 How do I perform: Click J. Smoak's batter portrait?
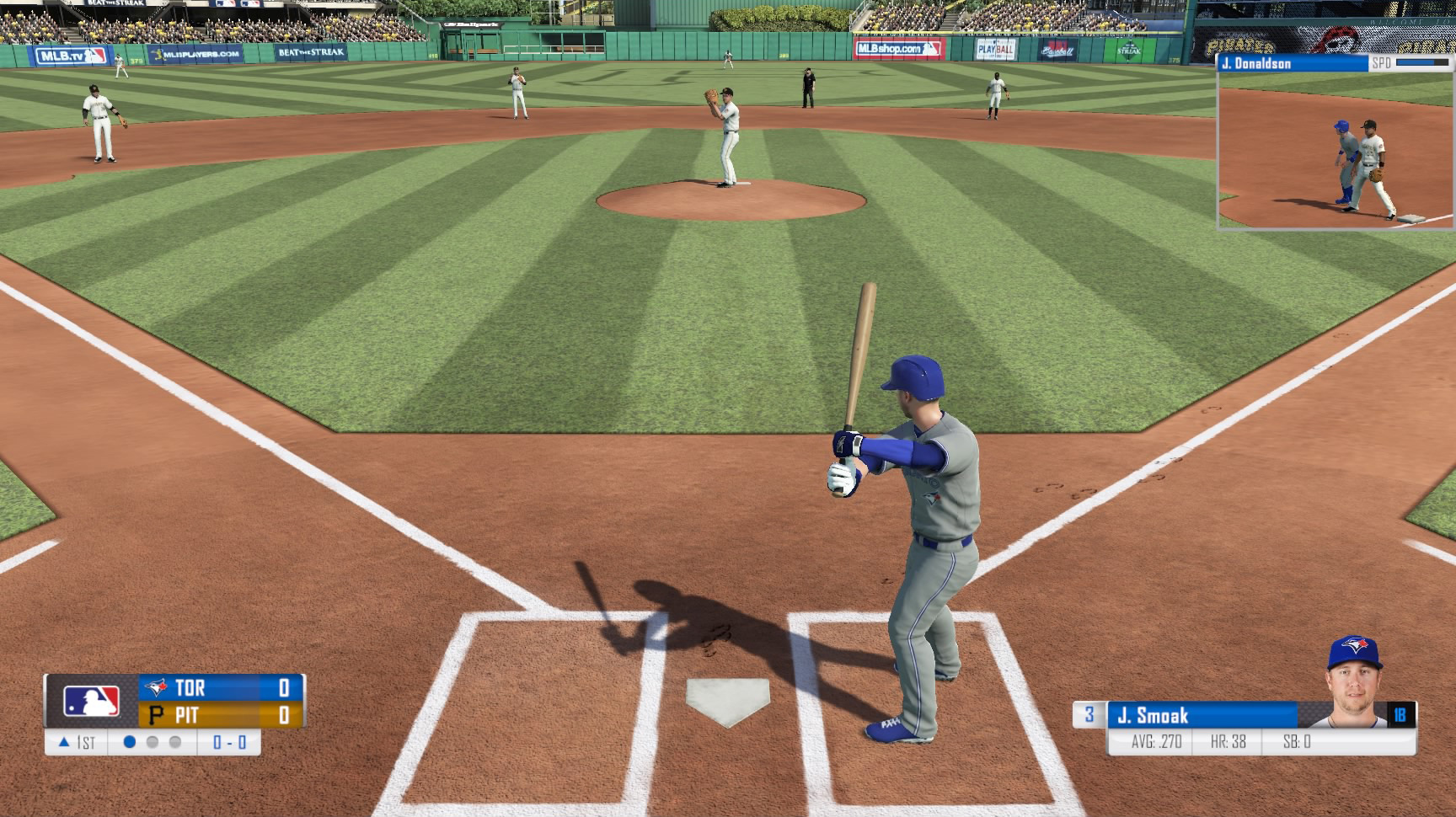click(x=1355, y=684)
